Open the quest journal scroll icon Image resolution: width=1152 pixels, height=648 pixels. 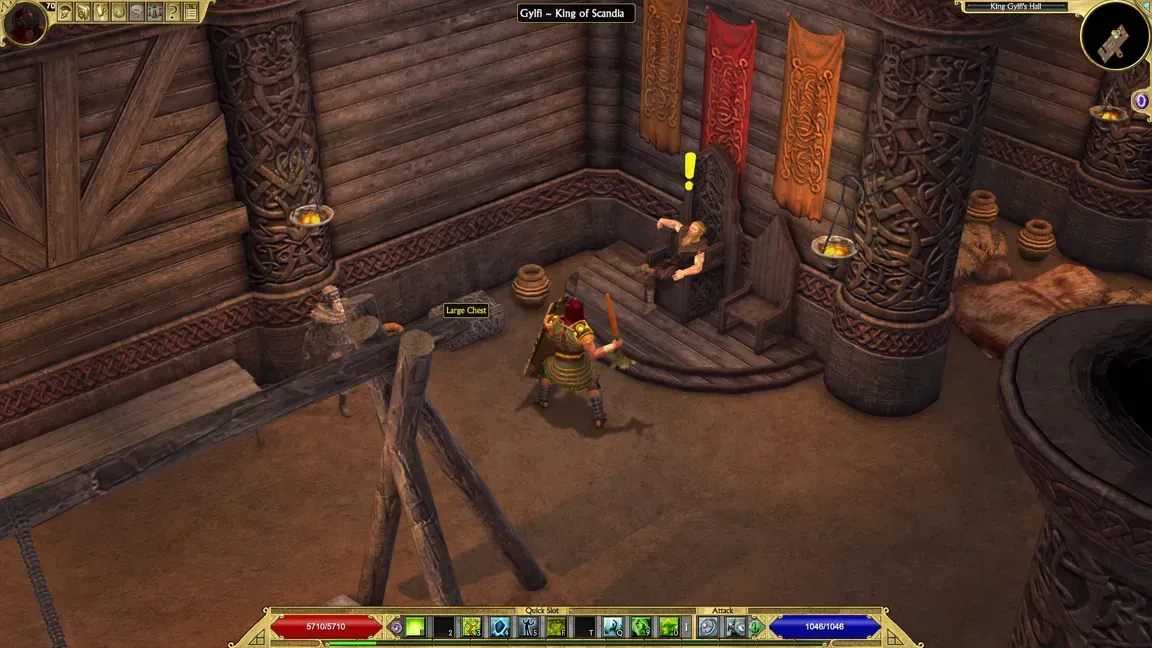pyautogui.click(x=83, y=12)
